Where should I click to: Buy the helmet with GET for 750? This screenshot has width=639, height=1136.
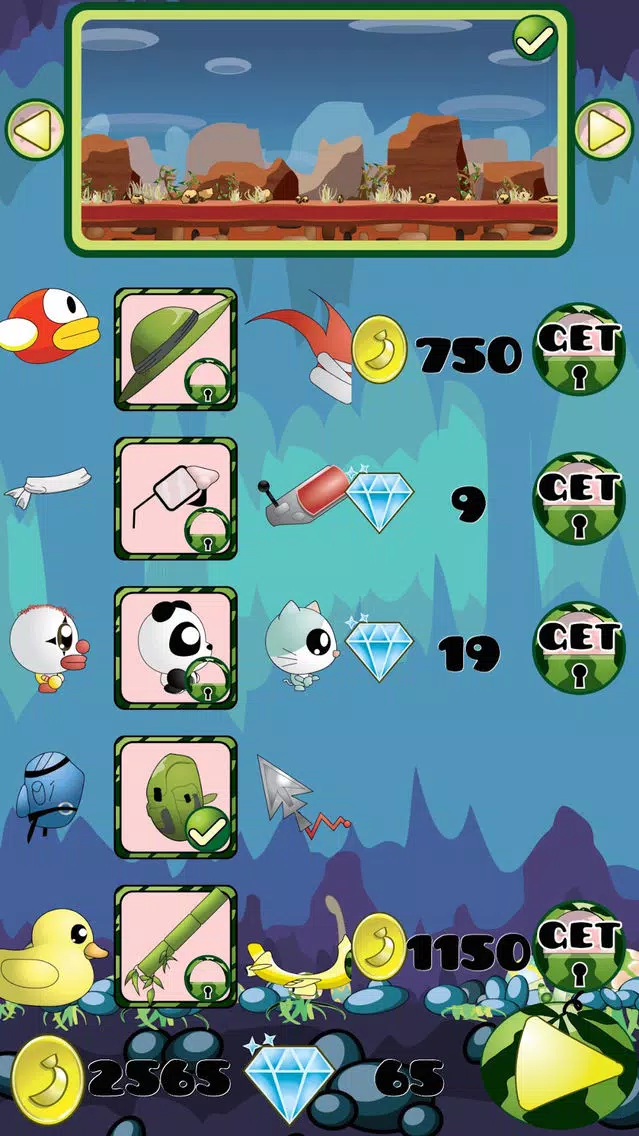click(x=579, y=349)
